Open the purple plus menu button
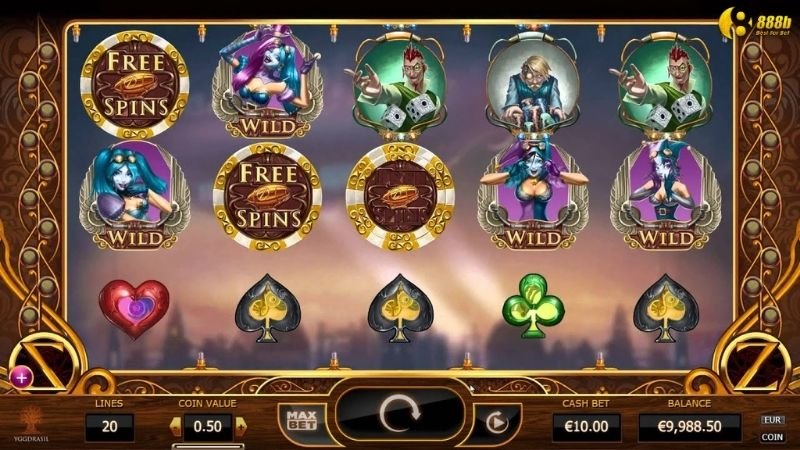Viewport: 800px width, 450px height. pyautogui.click(x=22, y=376)
